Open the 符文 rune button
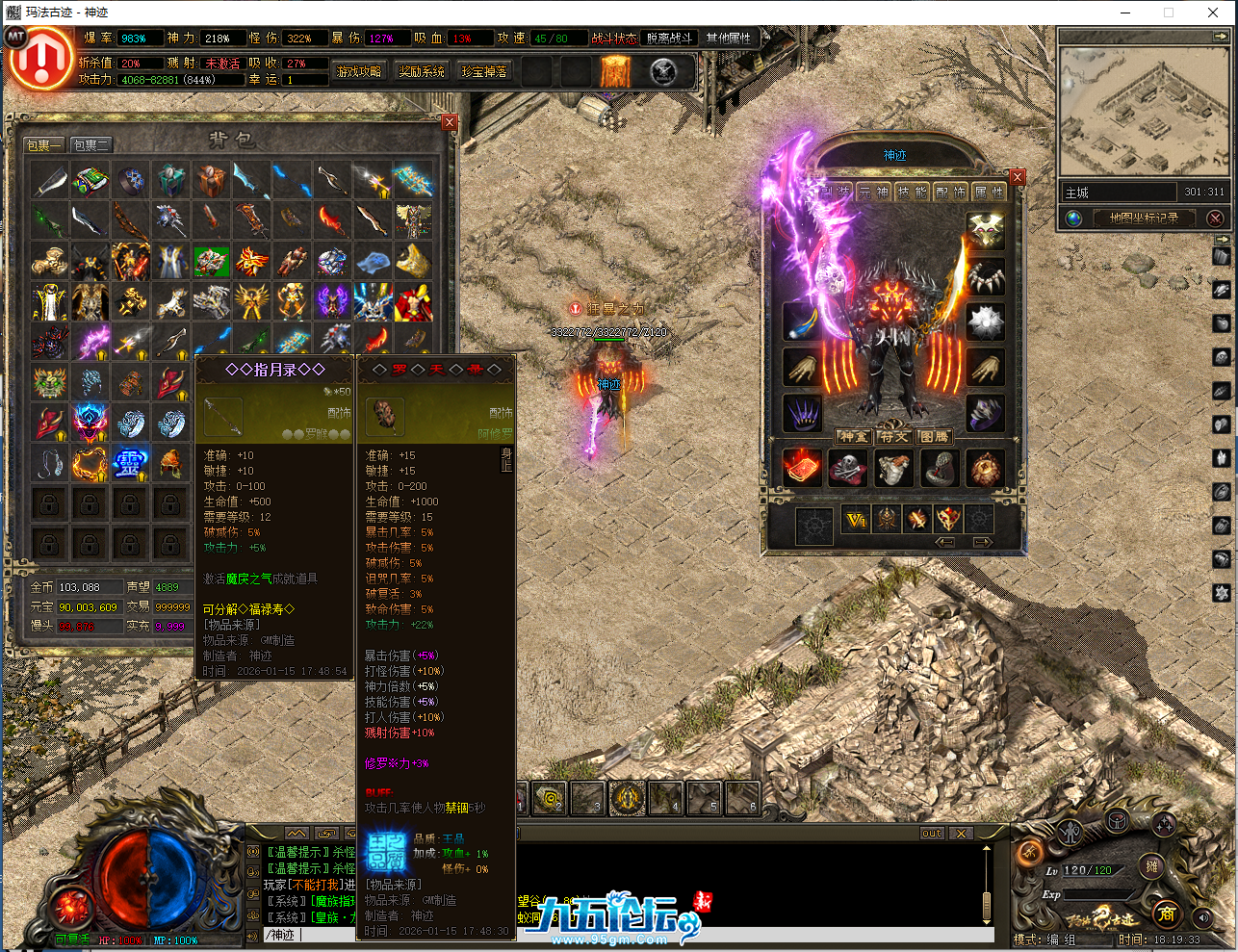1238x952 pixels. 893,437
